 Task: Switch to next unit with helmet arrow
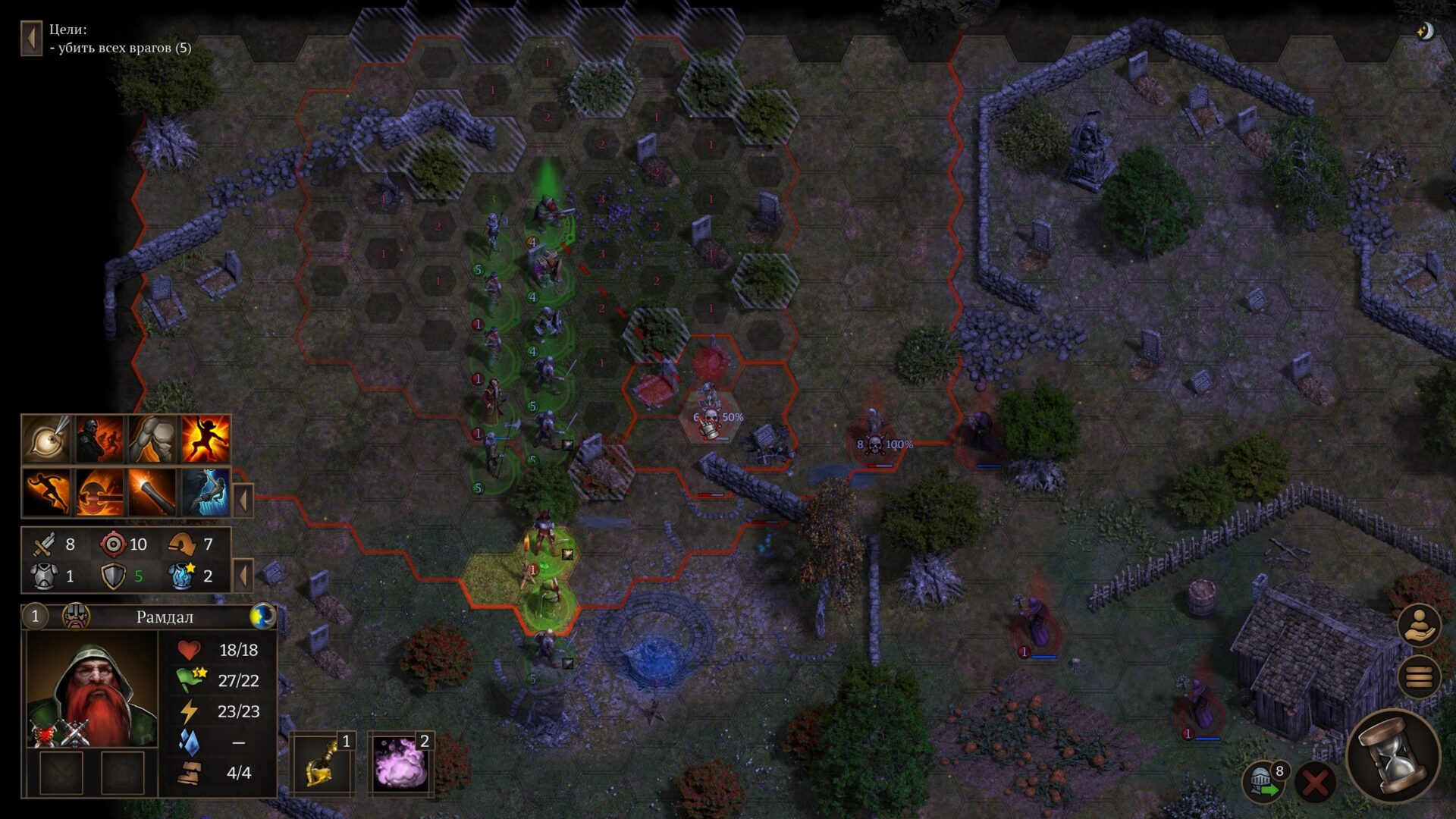1263,783
